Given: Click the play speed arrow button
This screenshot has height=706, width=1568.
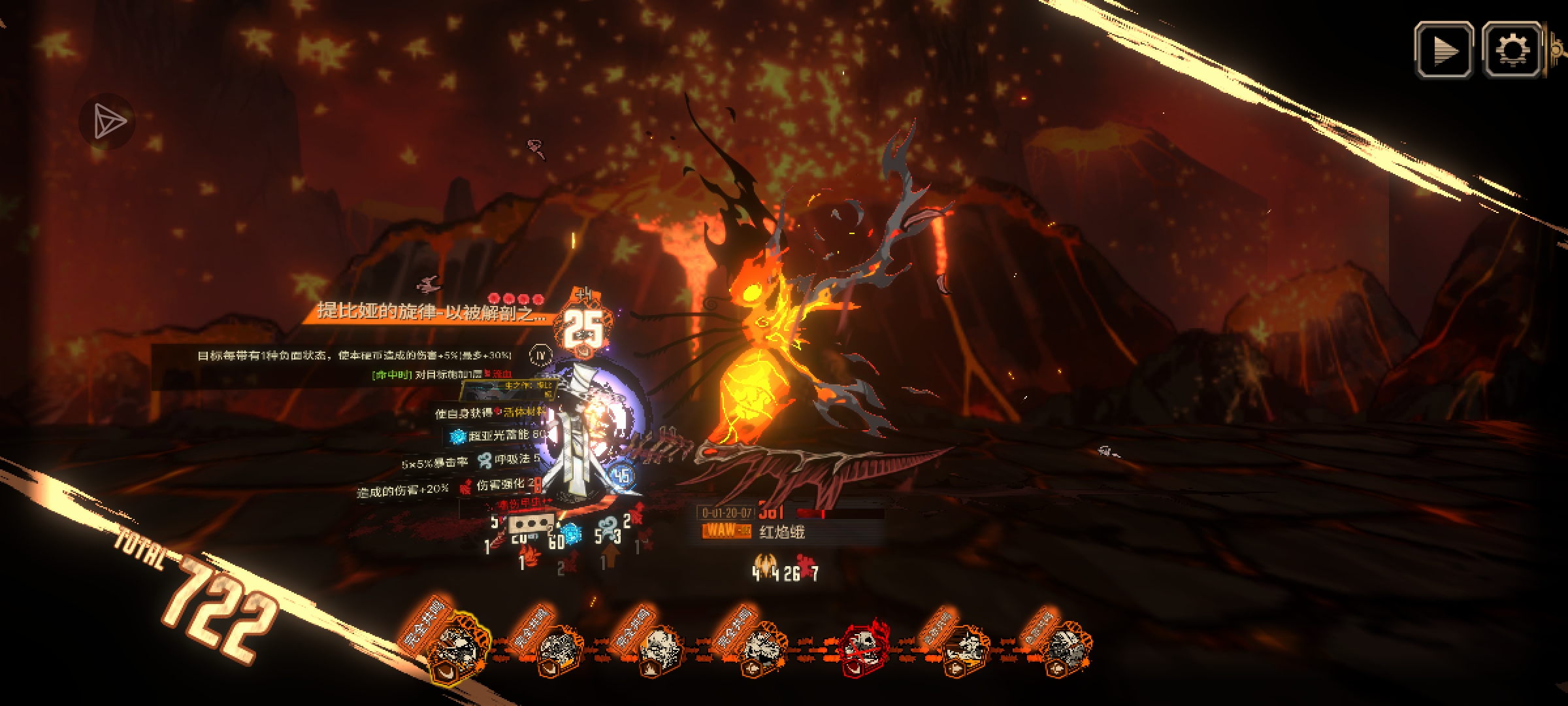Looking at the screenshot, I should (x=1444, y=50).
